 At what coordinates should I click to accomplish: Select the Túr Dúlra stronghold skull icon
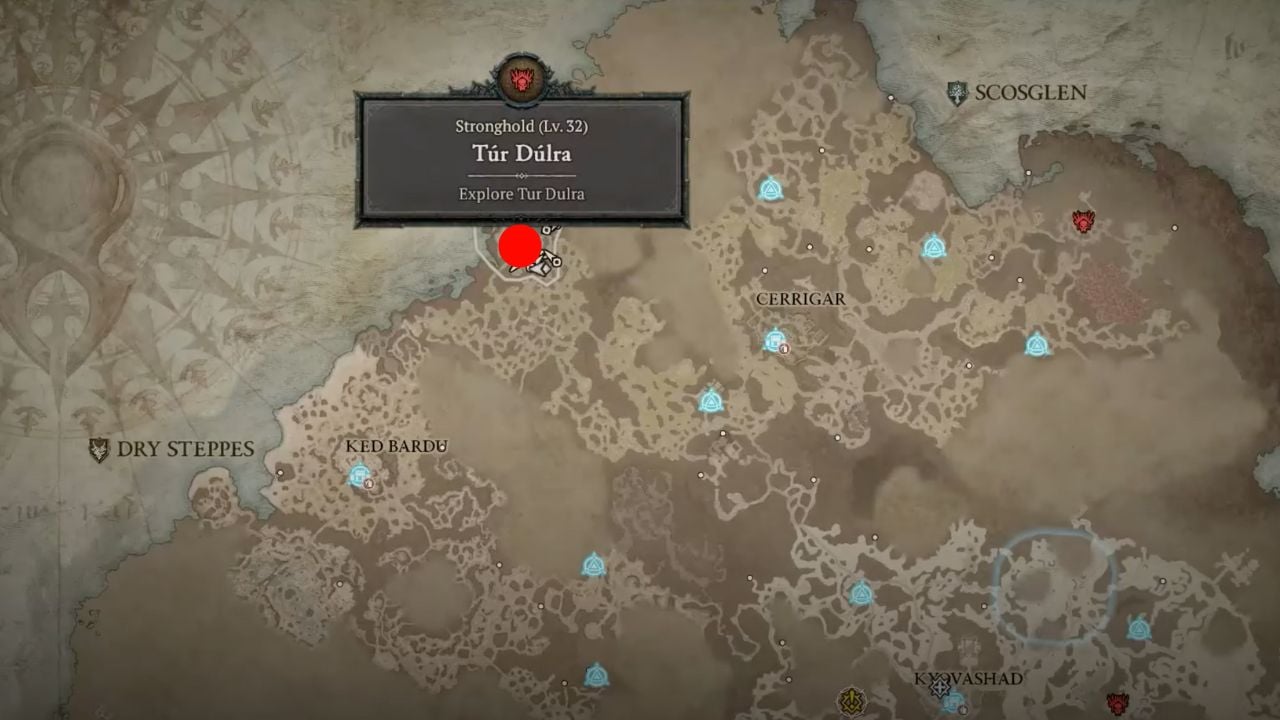pos(523,76)
